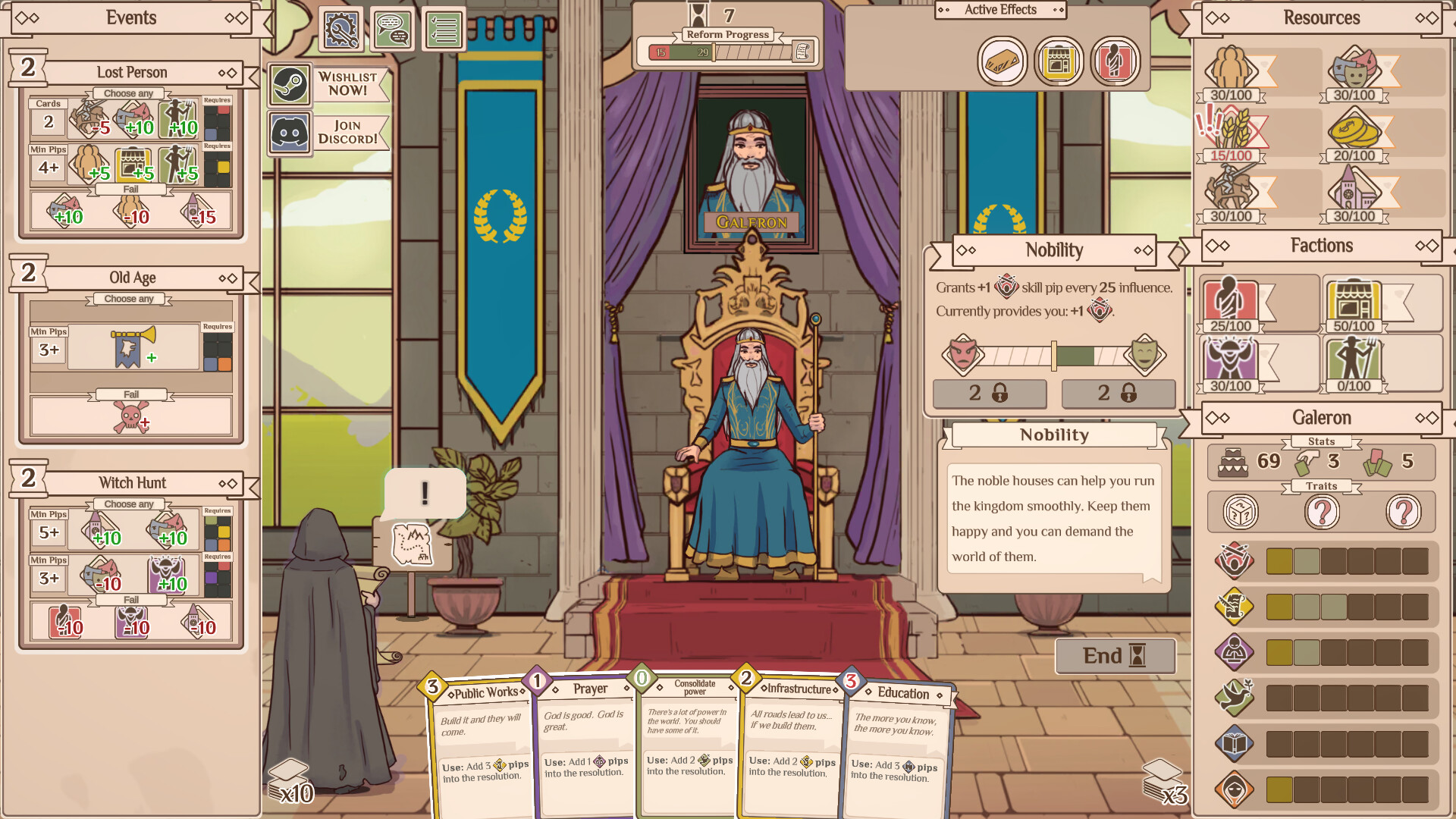Select the trumpet option in Old Age event
Screen dimensions: 1456x819
coord(132,347)
